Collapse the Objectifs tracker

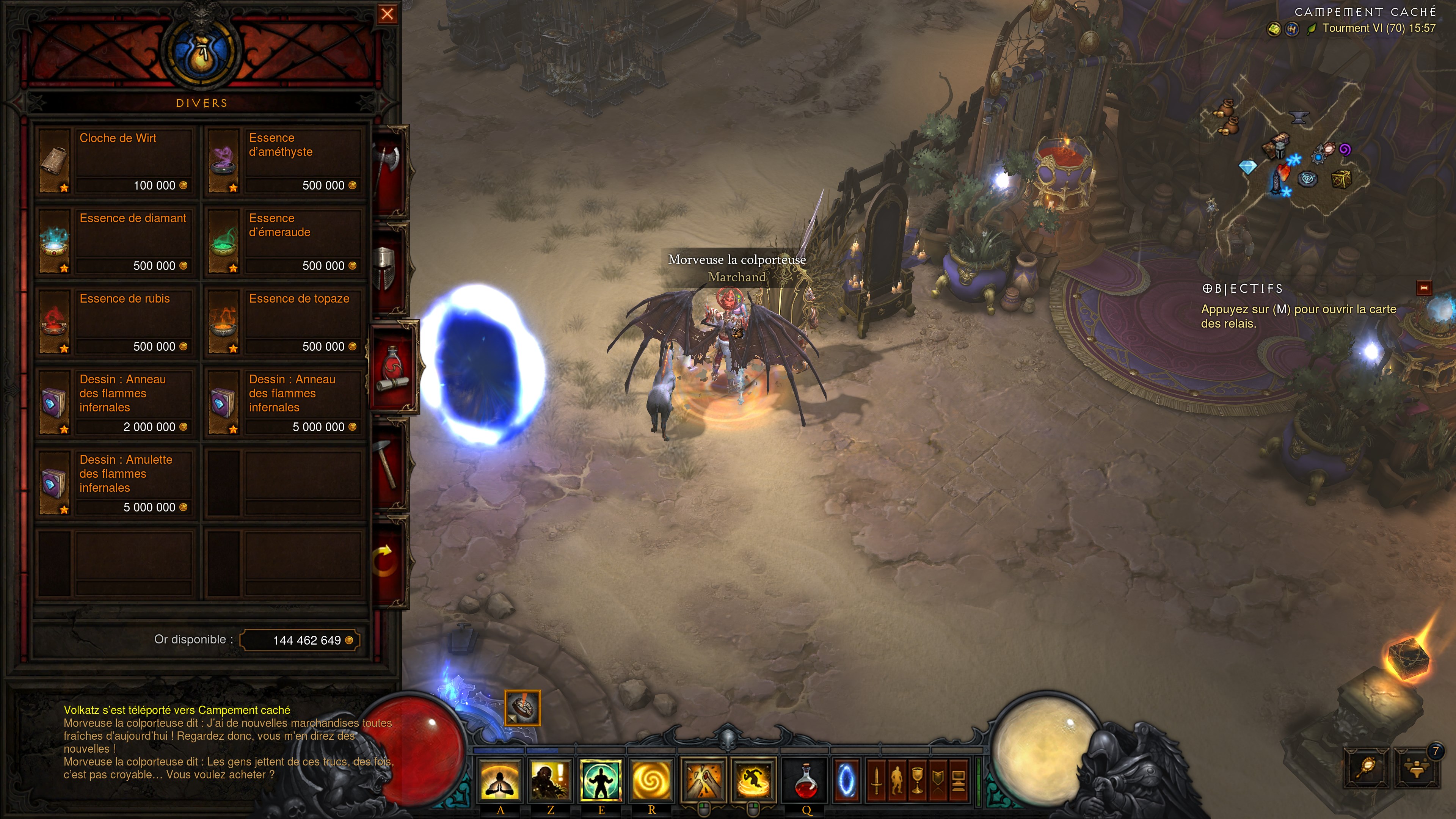click(x=1424, y=288)
